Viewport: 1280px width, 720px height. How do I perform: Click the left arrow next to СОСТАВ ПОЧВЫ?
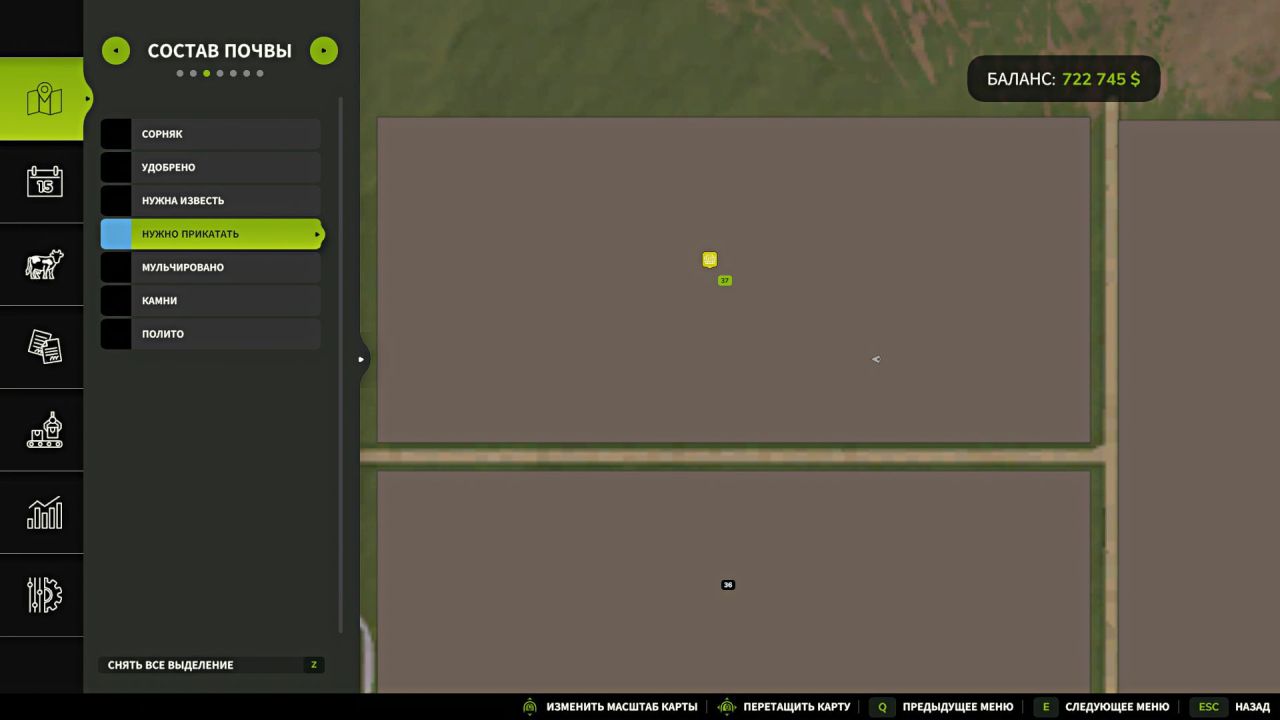pyautogui.click(x=115, y=50)
